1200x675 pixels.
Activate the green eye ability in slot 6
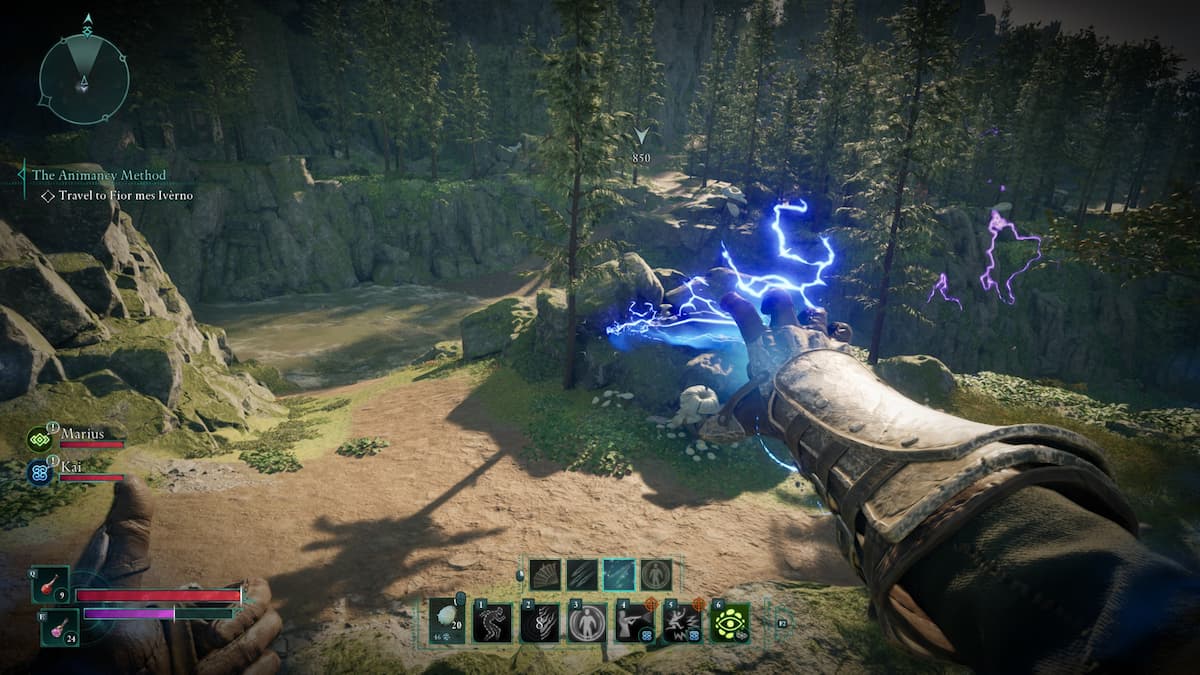(731, 622)
